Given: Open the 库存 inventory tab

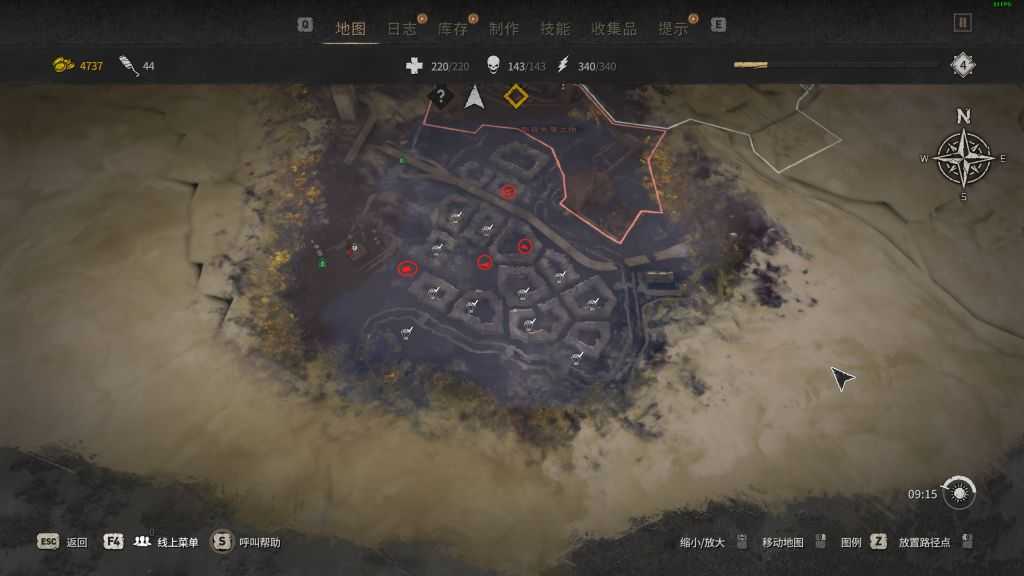Looking at the screenshot, I should (x=453, y=28).
